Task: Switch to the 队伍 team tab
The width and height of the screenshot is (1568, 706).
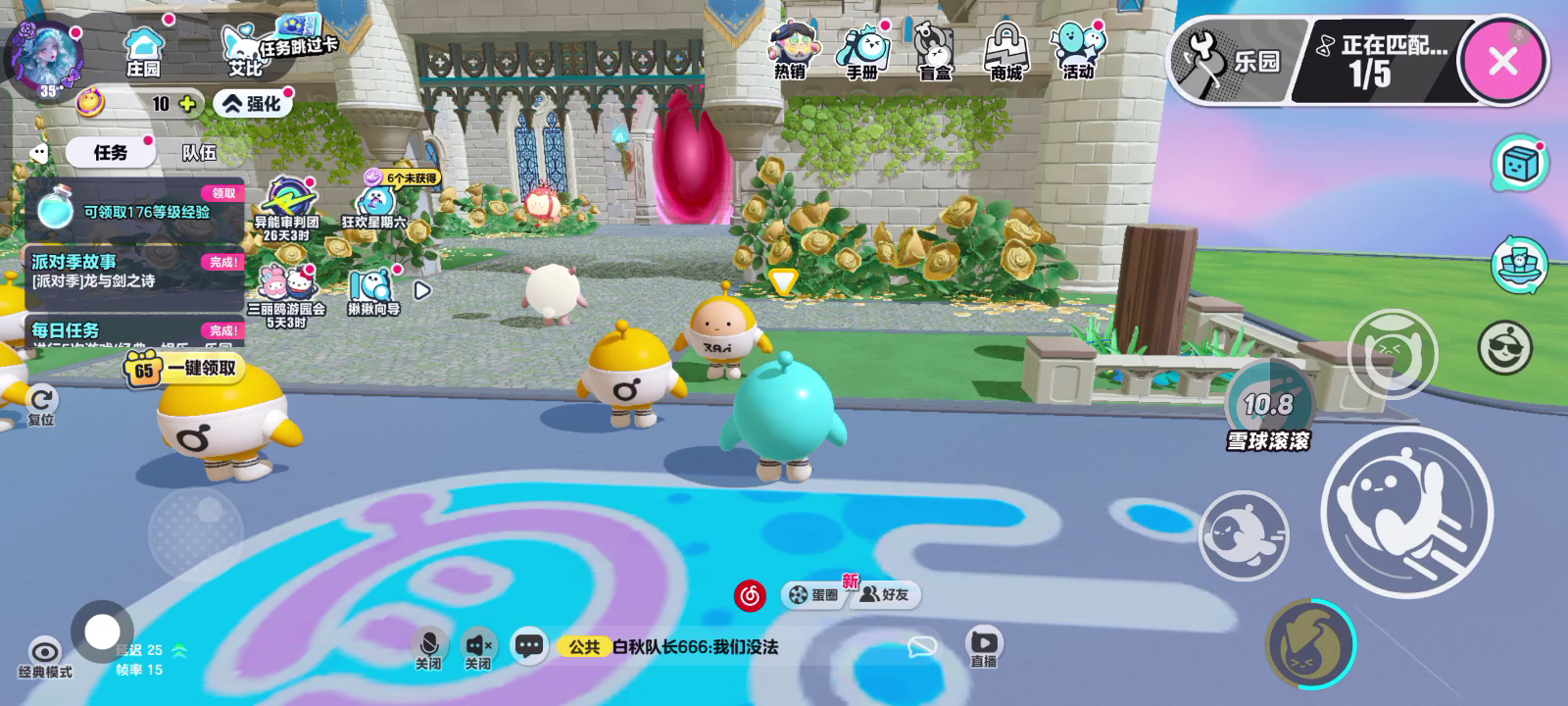Action: pyautogui.click(x=199, y=152)
